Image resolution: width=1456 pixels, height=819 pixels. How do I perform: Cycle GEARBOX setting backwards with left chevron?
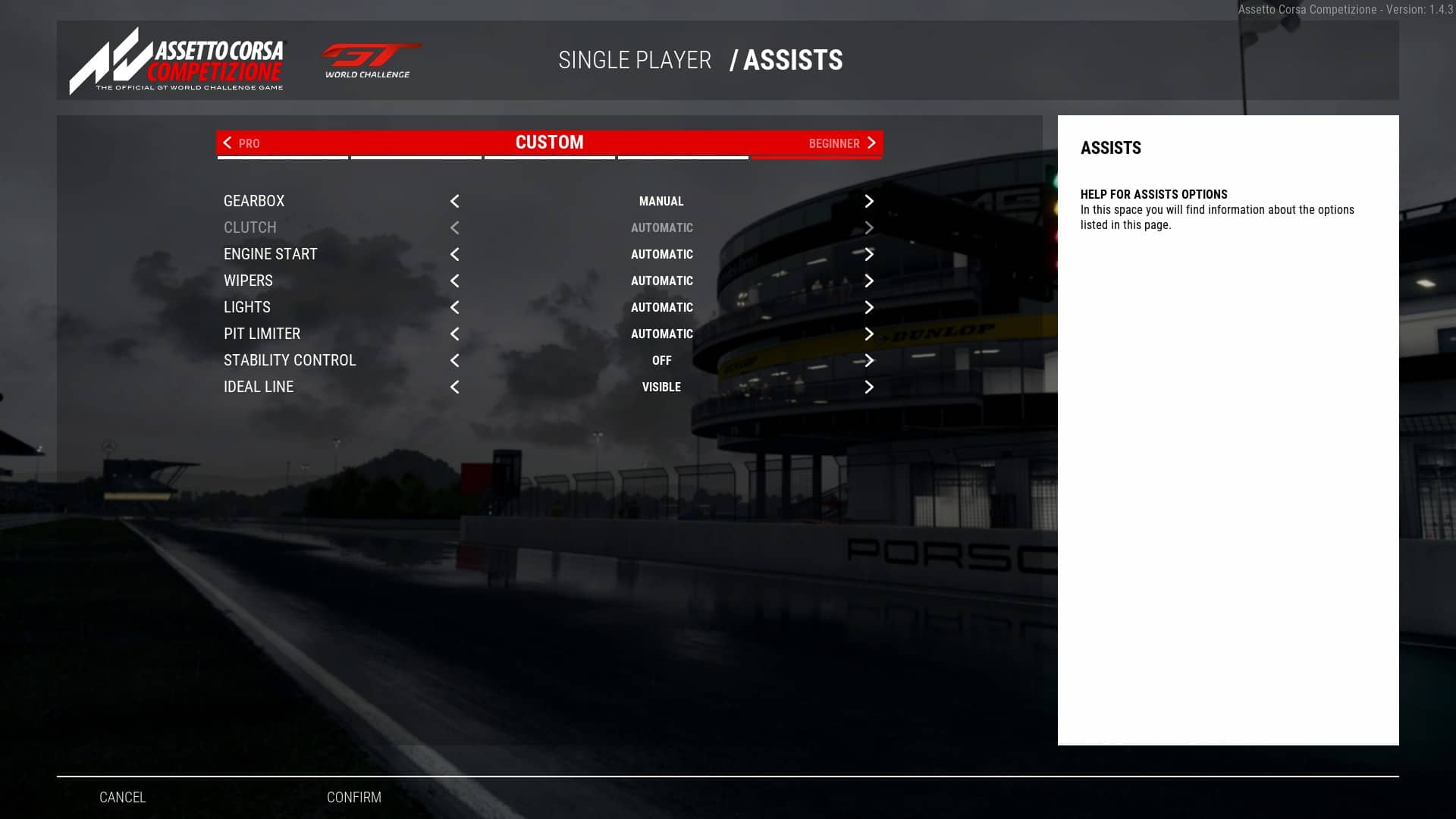454,201
